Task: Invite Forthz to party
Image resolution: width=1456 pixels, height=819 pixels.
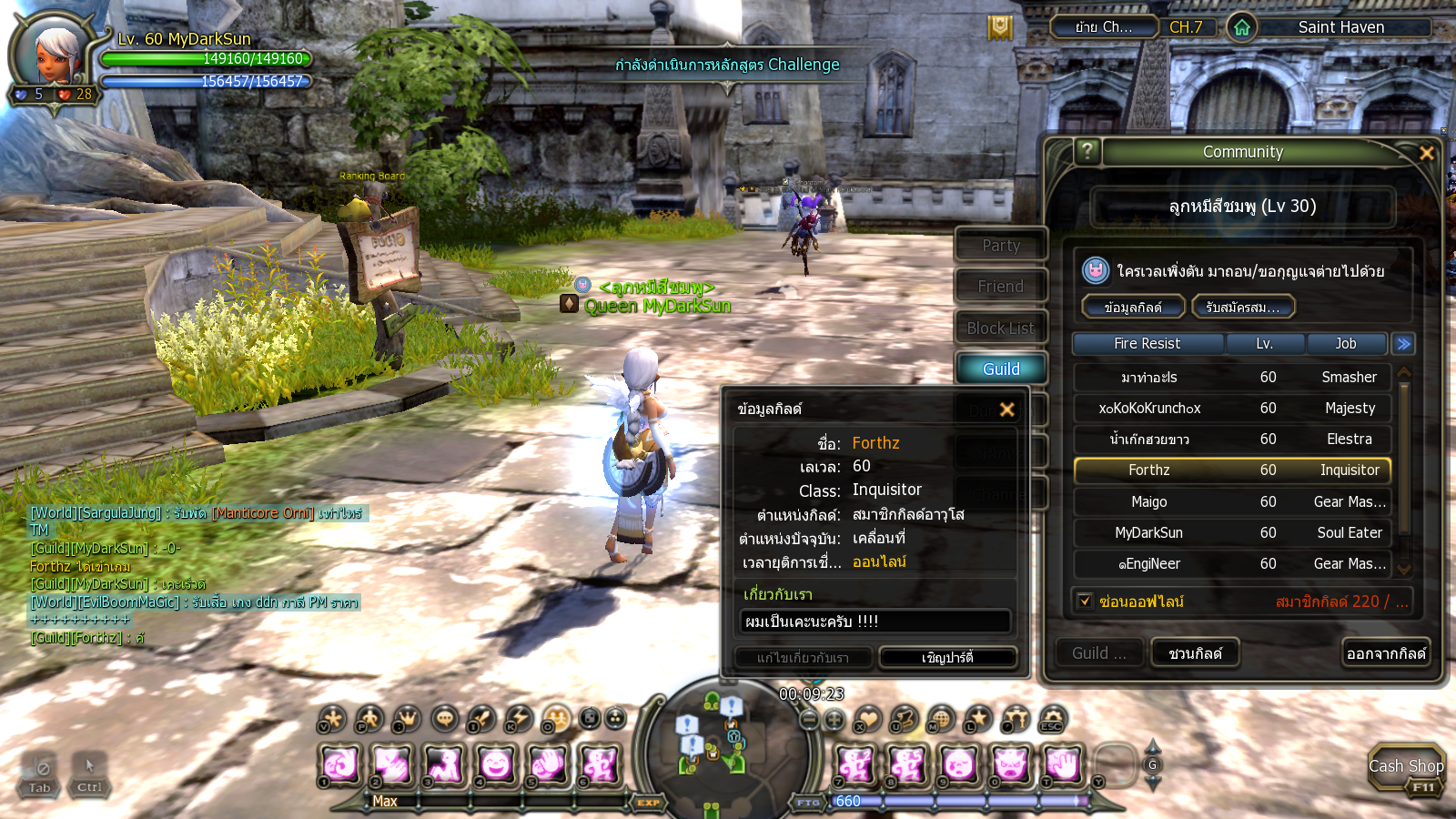Action: tap(947, 657)
